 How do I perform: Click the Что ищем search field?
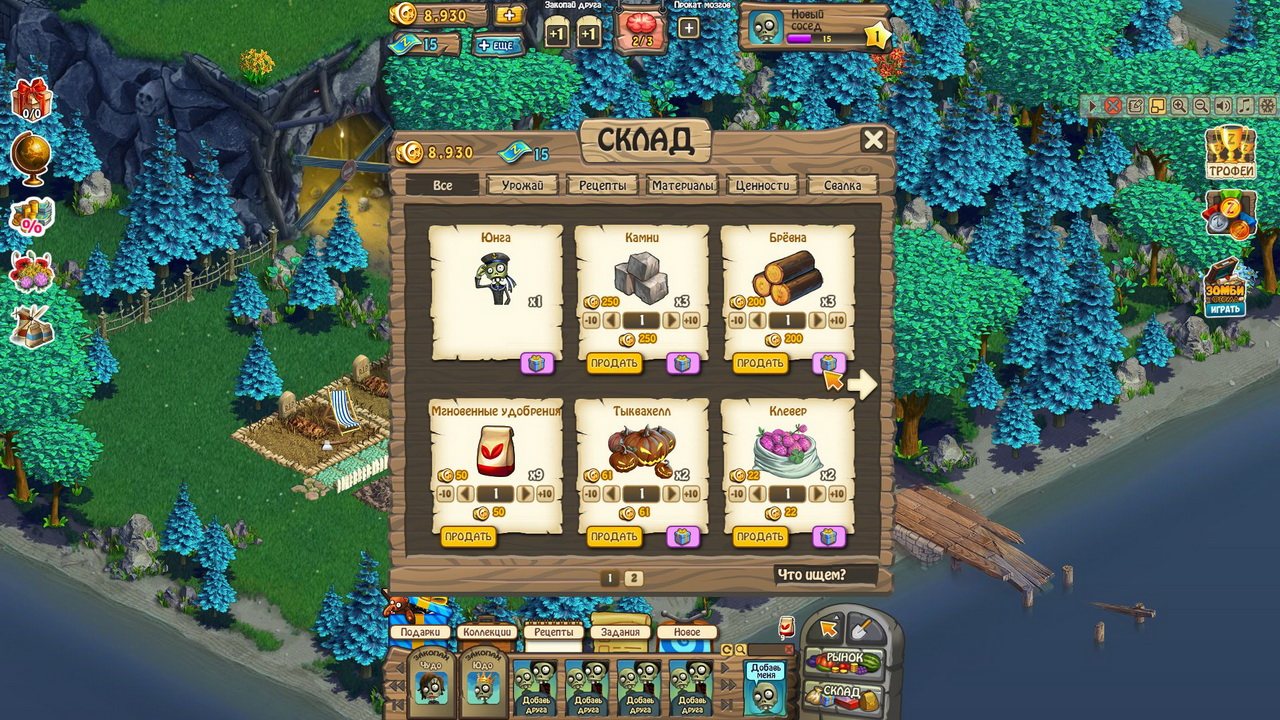(x=824, y=575)
